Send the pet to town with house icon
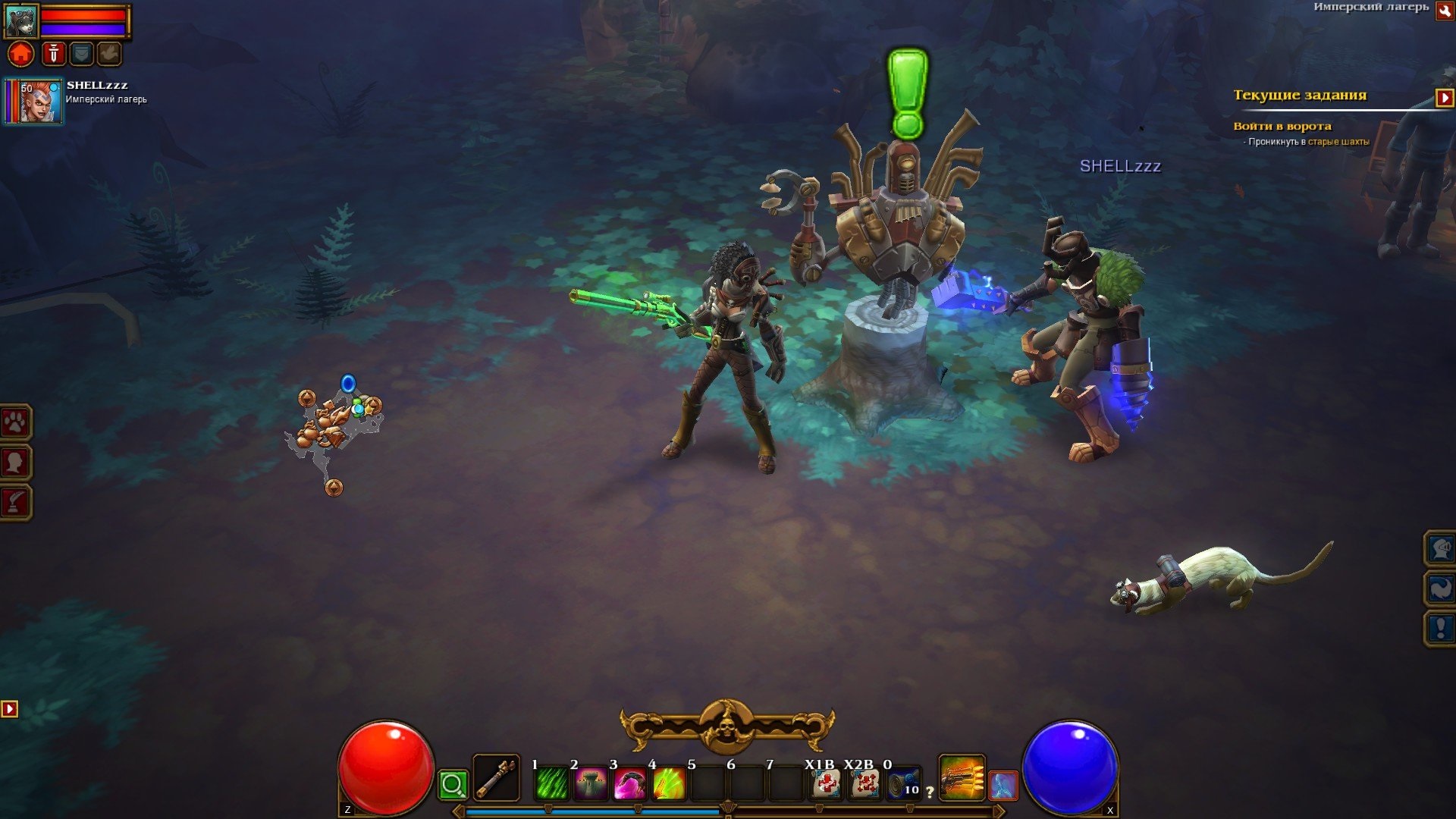This screenshot has height=819, width=1456. (21, 54)
